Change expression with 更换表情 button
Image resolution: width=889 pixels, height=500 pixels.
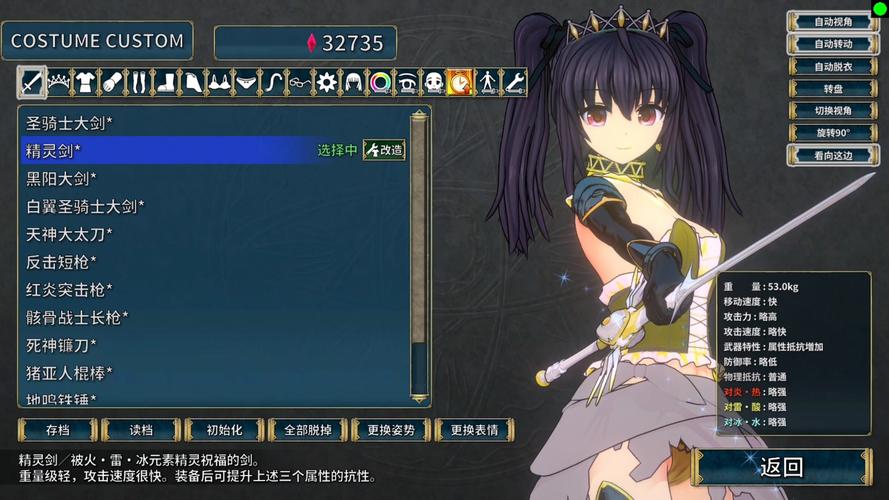coord(474,430)
